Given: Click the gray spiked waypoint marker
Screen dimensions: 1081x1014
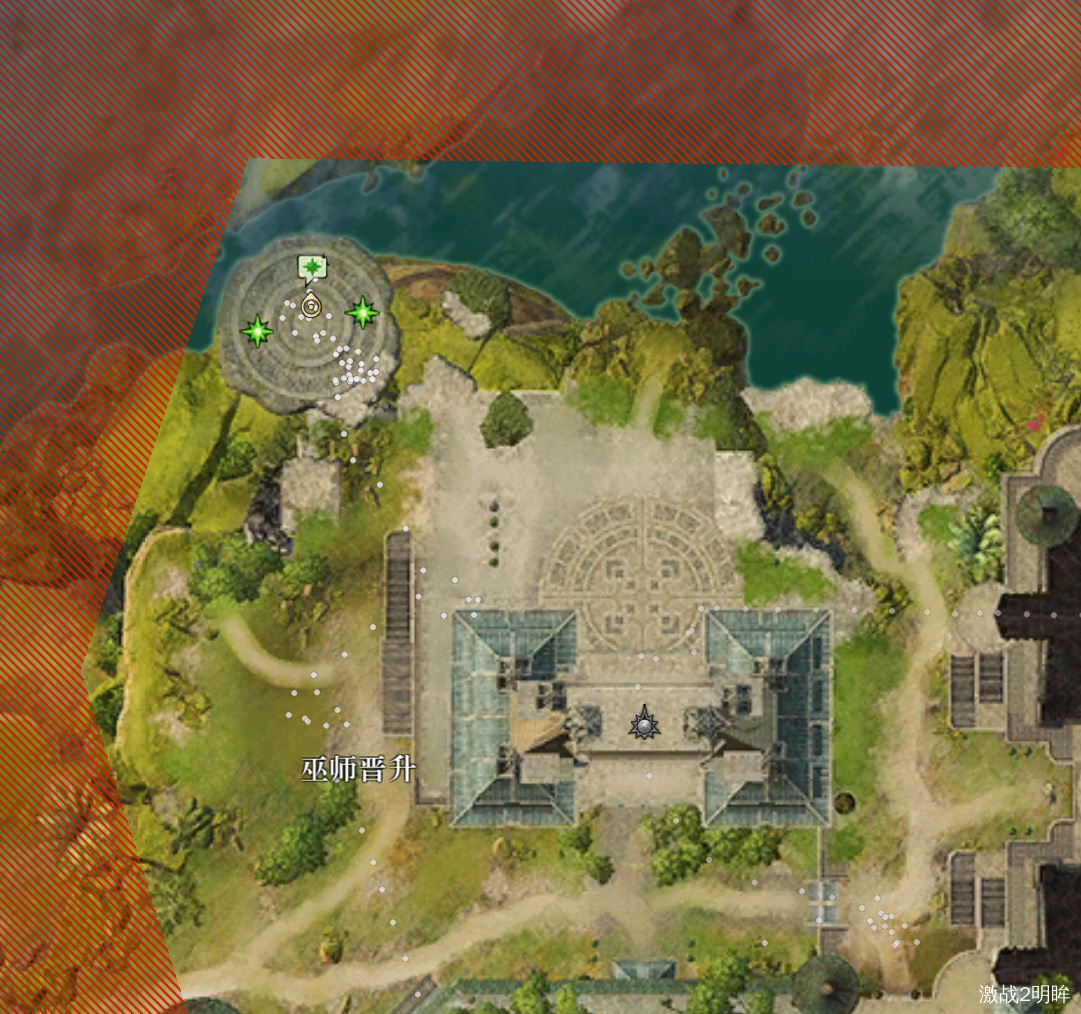Looking at the screenshot, I should tap(645, 723).
